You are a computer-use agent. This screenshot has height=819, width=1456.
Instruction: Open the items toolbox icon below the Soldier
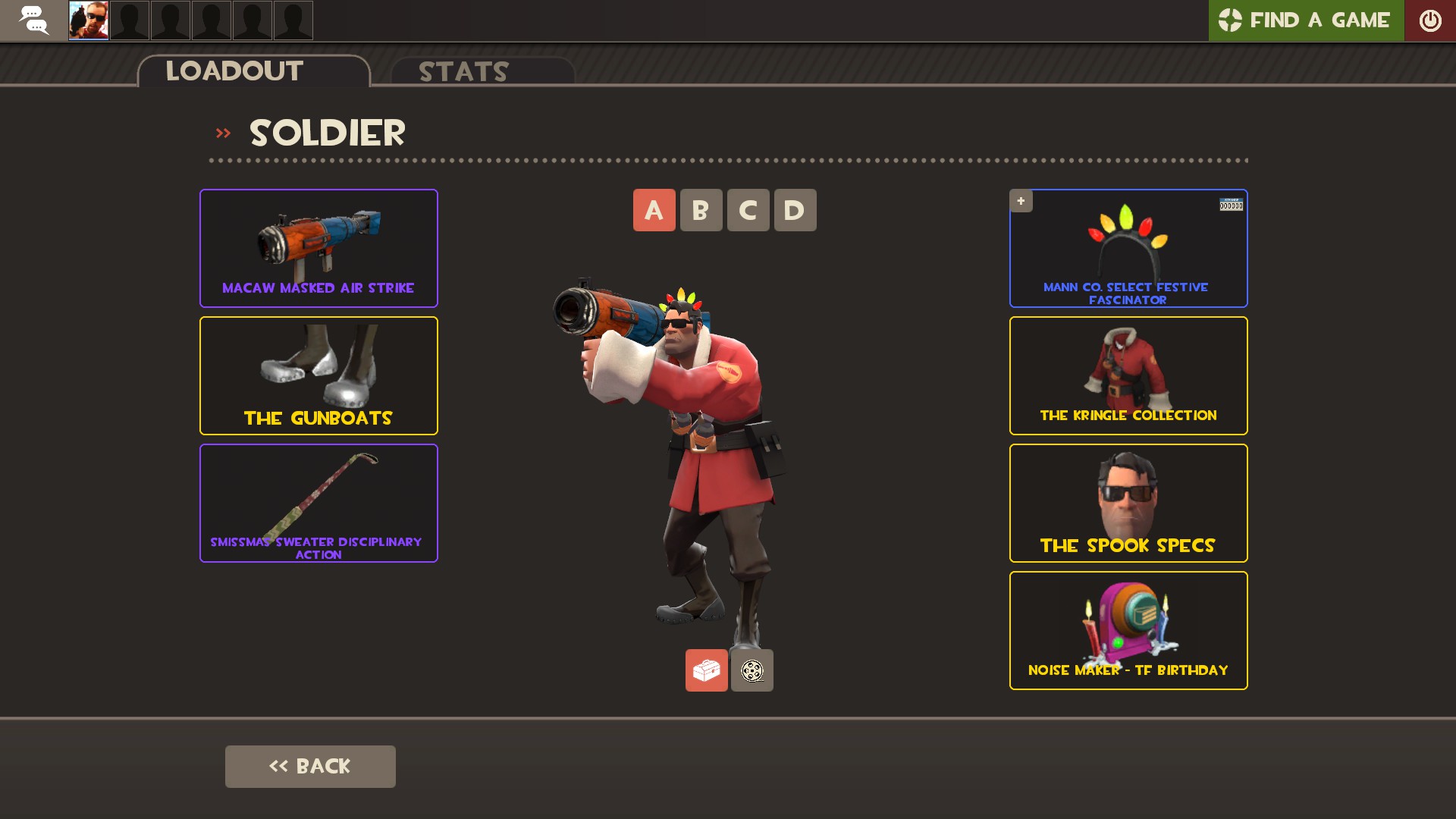(706, 670)
